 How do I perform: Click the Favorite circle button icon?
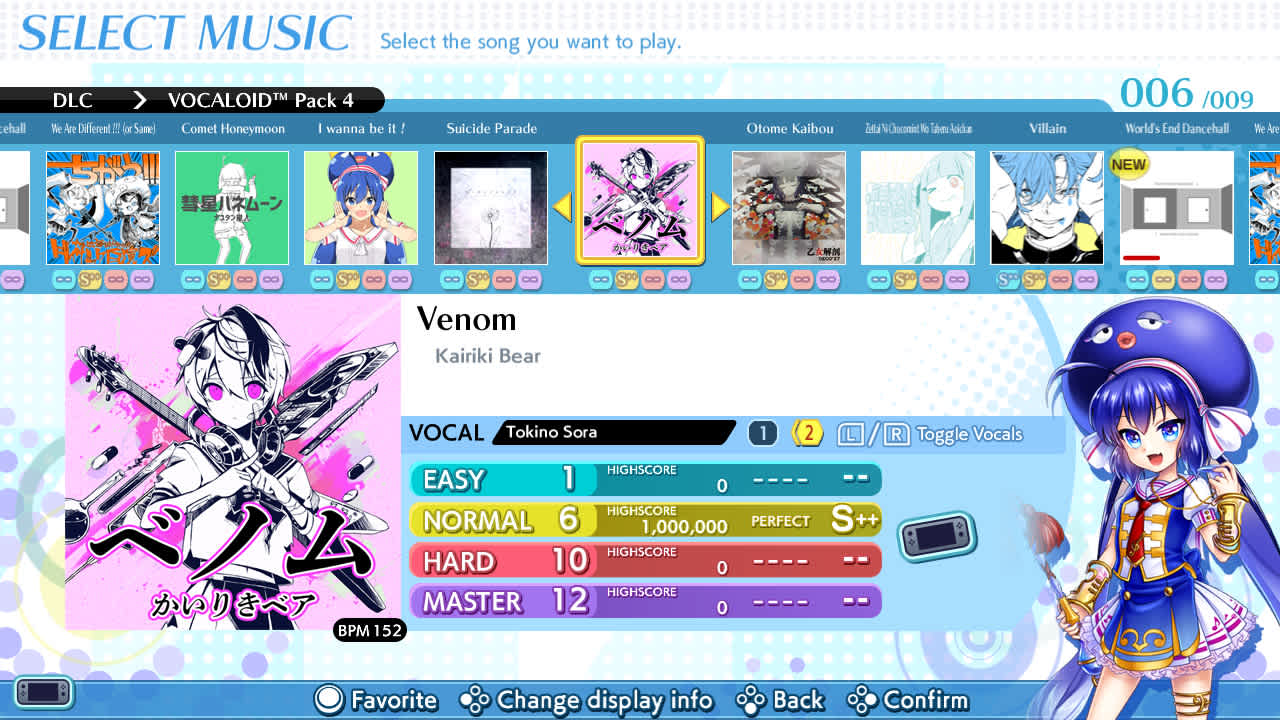click(327, 700)
